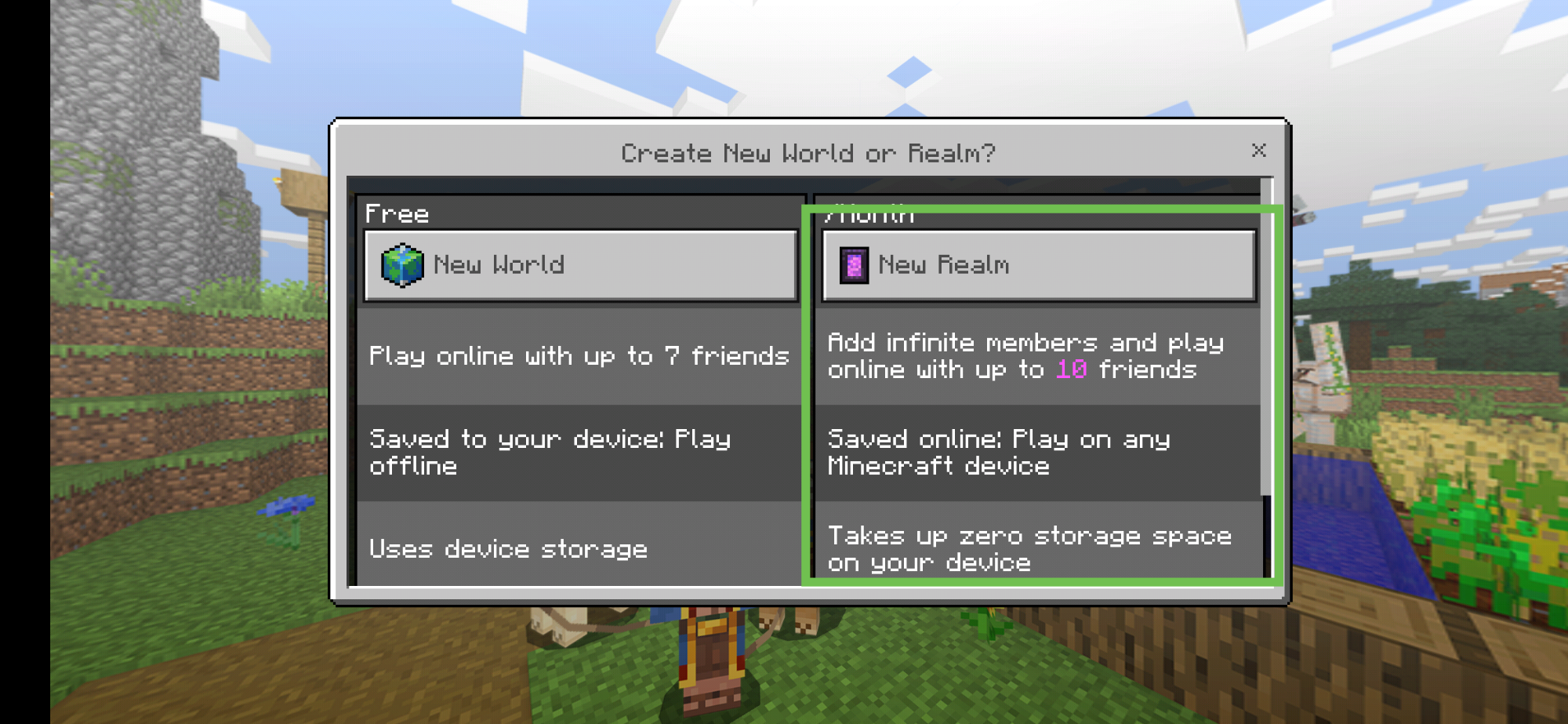Close the Create New World dialog
The width and height of the screenshot is (1568, 724).
tap(1259, 151)
